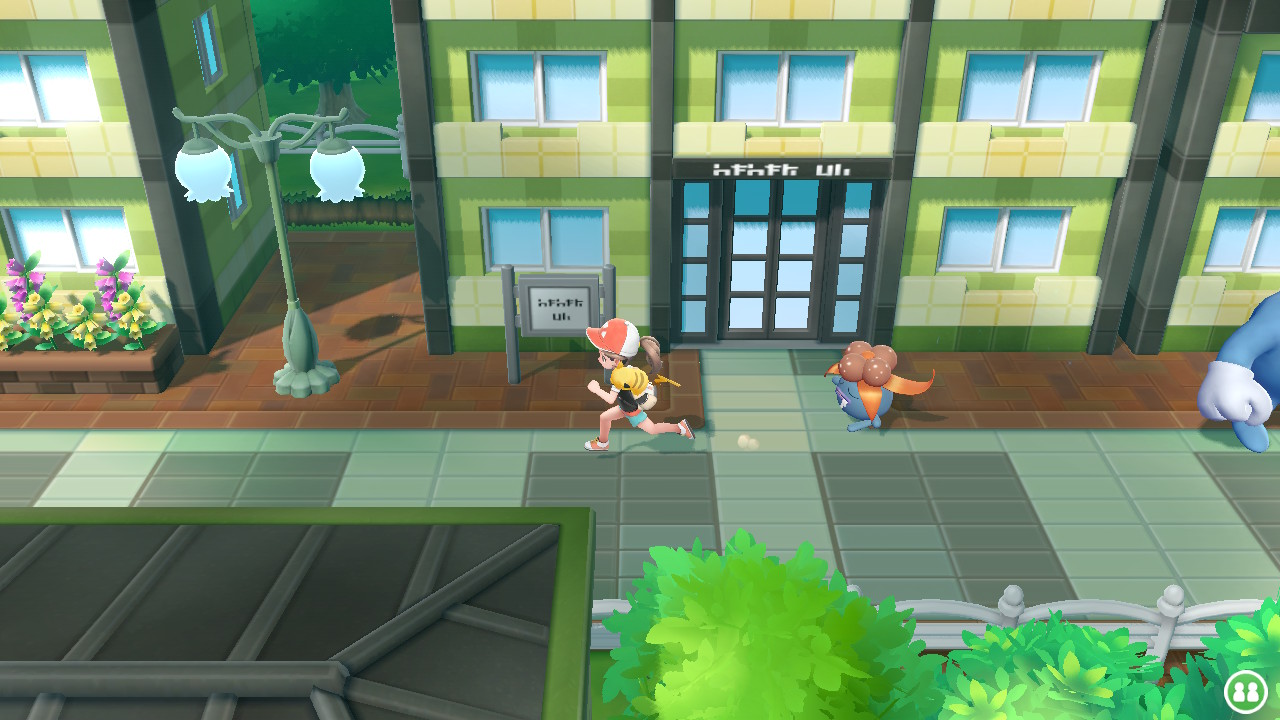Click the two-player co-op icon
The image size is (1280, 720).
(1245, 690)
